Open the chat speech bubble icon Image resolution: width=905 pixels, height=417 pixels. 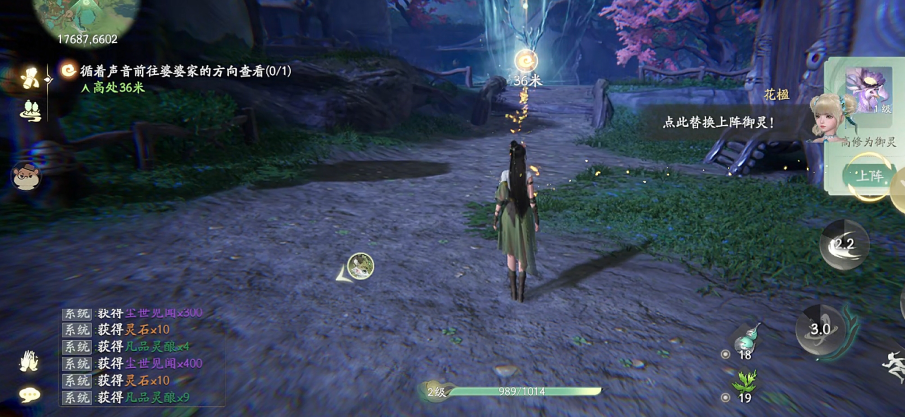[x=29, y=395]
